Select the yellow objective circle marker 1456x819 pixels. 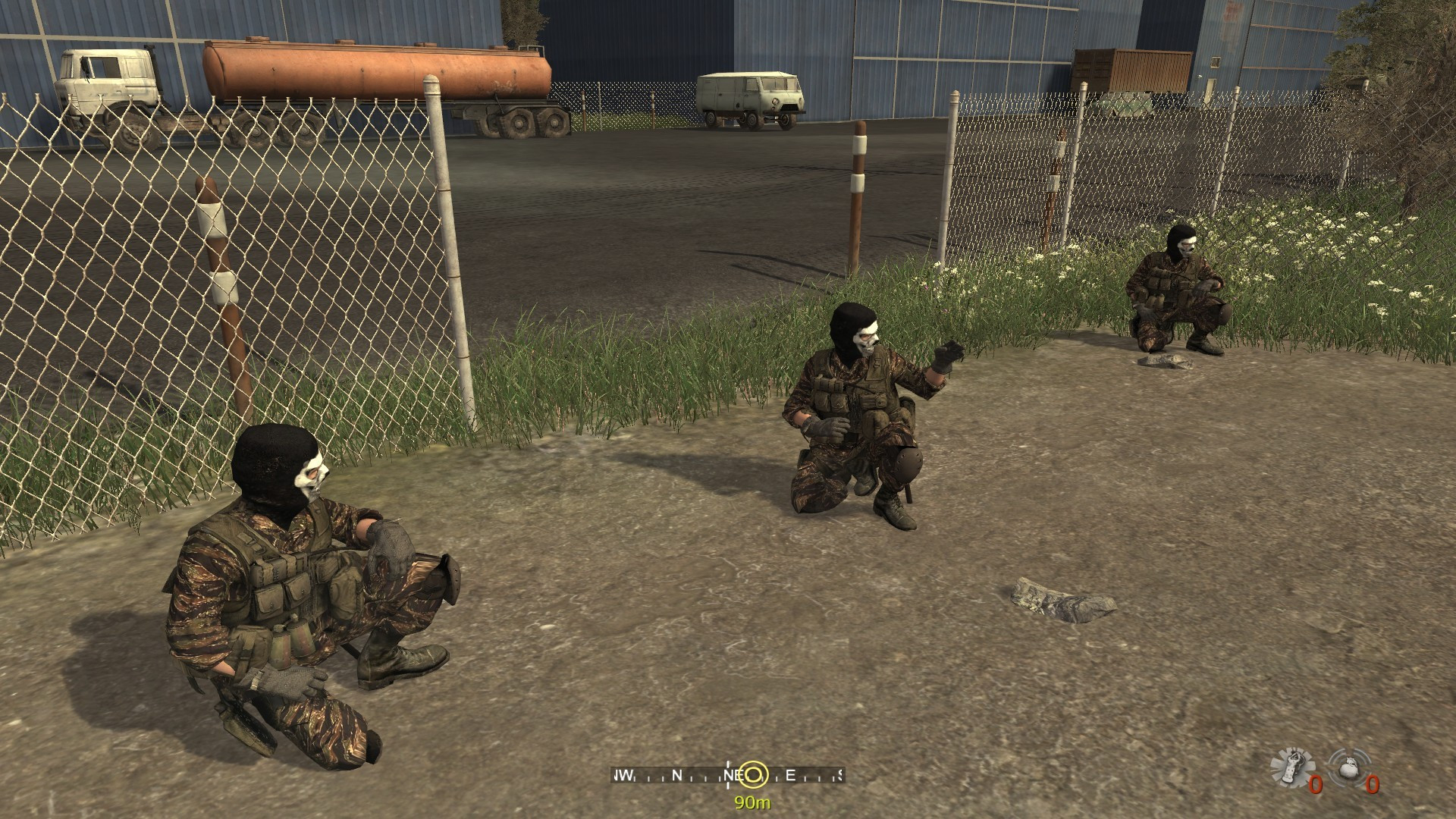[x=753, y=774]
